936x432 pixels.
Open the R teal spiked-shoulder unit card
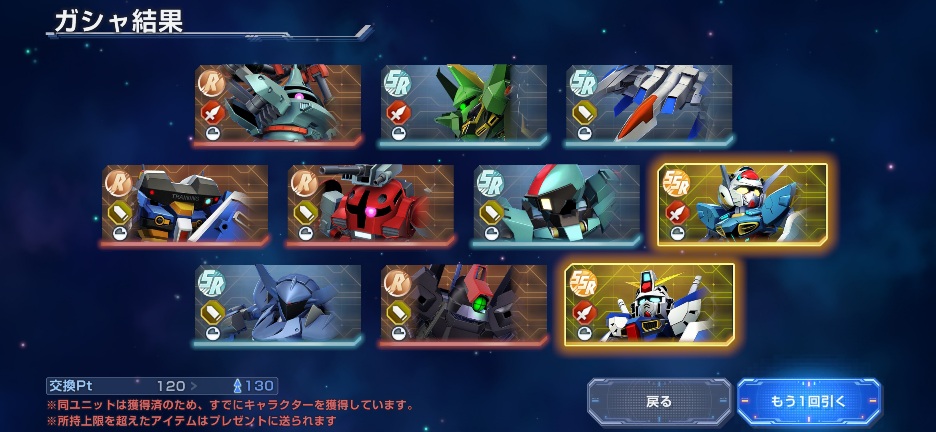pos(278,104)
